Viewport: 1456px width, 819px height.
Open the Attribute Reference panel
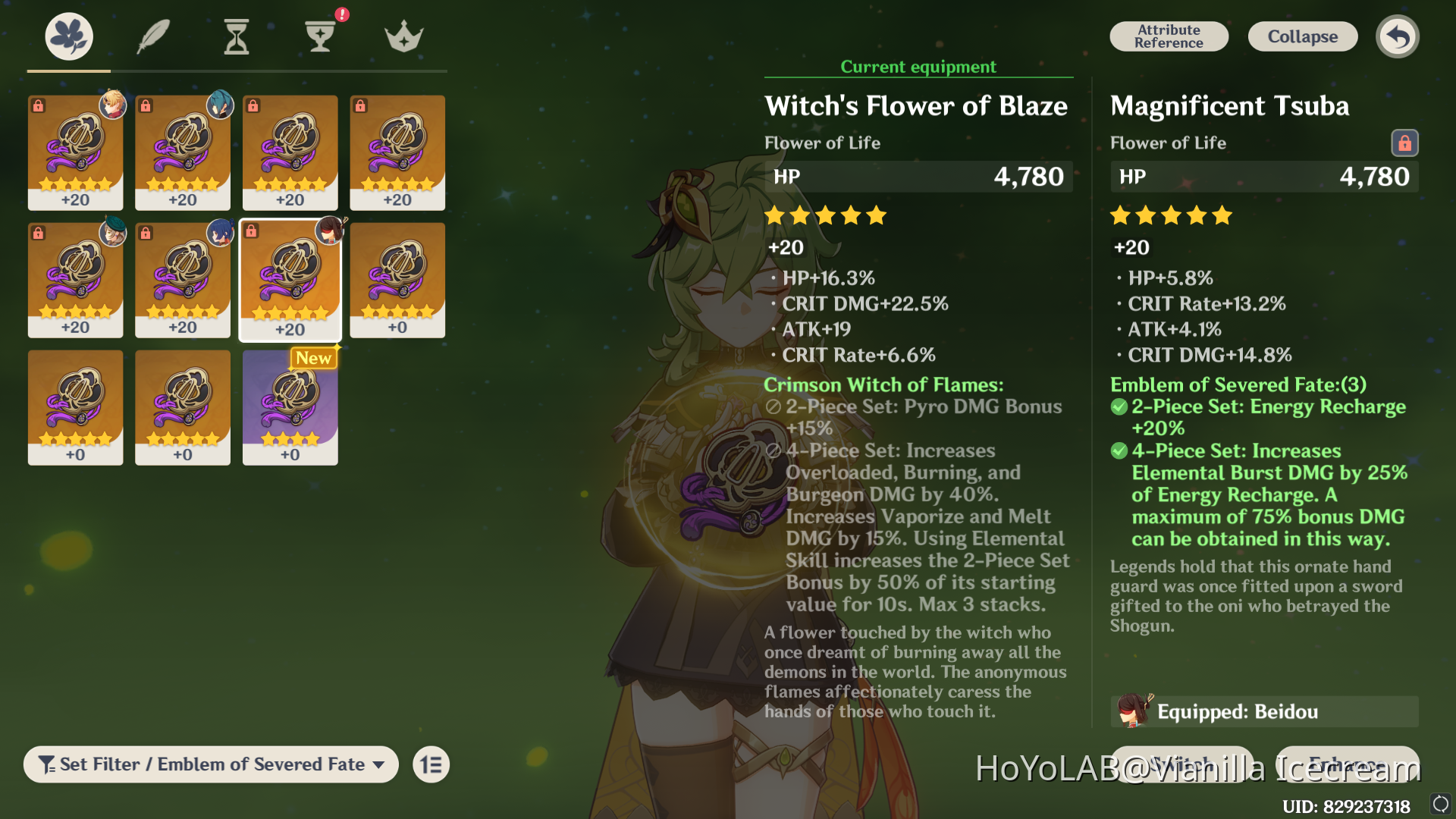click(1169, 36)
